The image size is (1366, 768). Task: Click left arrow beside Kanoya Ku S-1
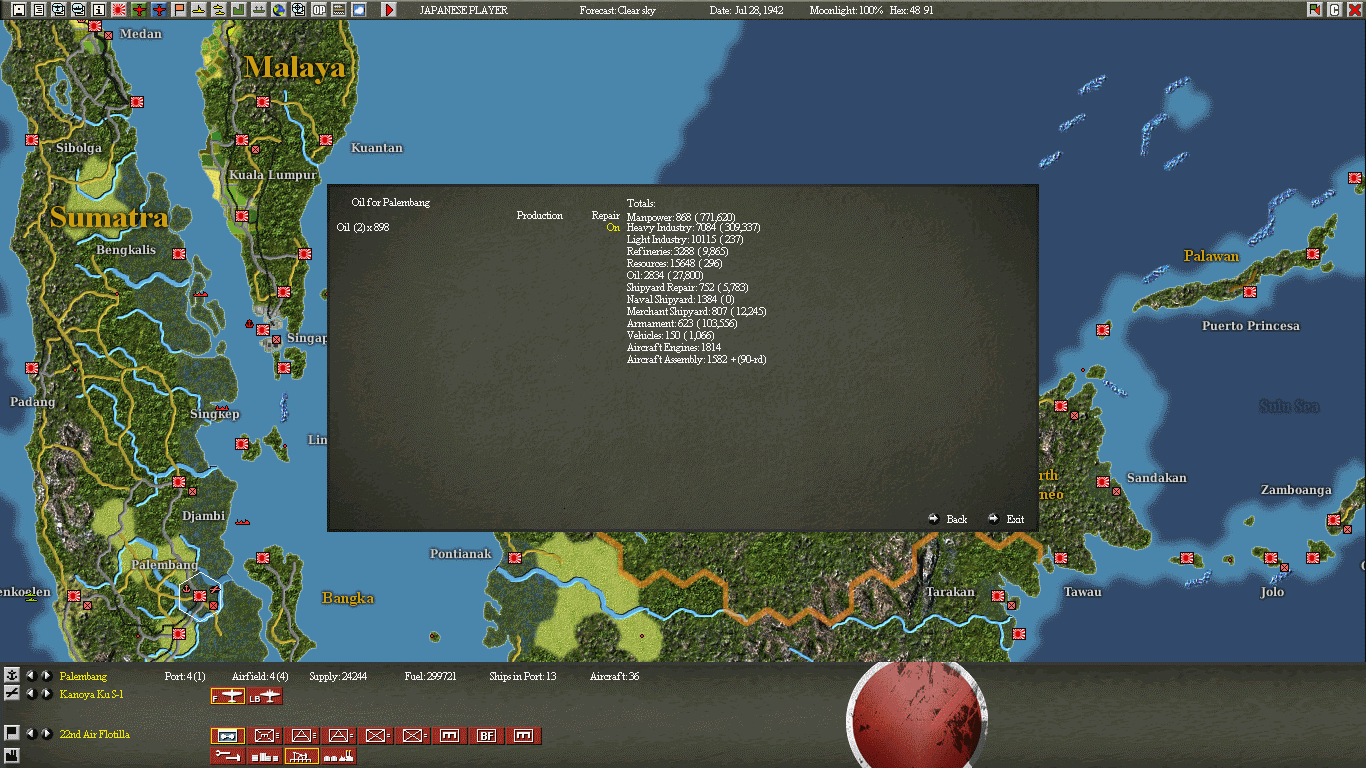click(31, 694)
